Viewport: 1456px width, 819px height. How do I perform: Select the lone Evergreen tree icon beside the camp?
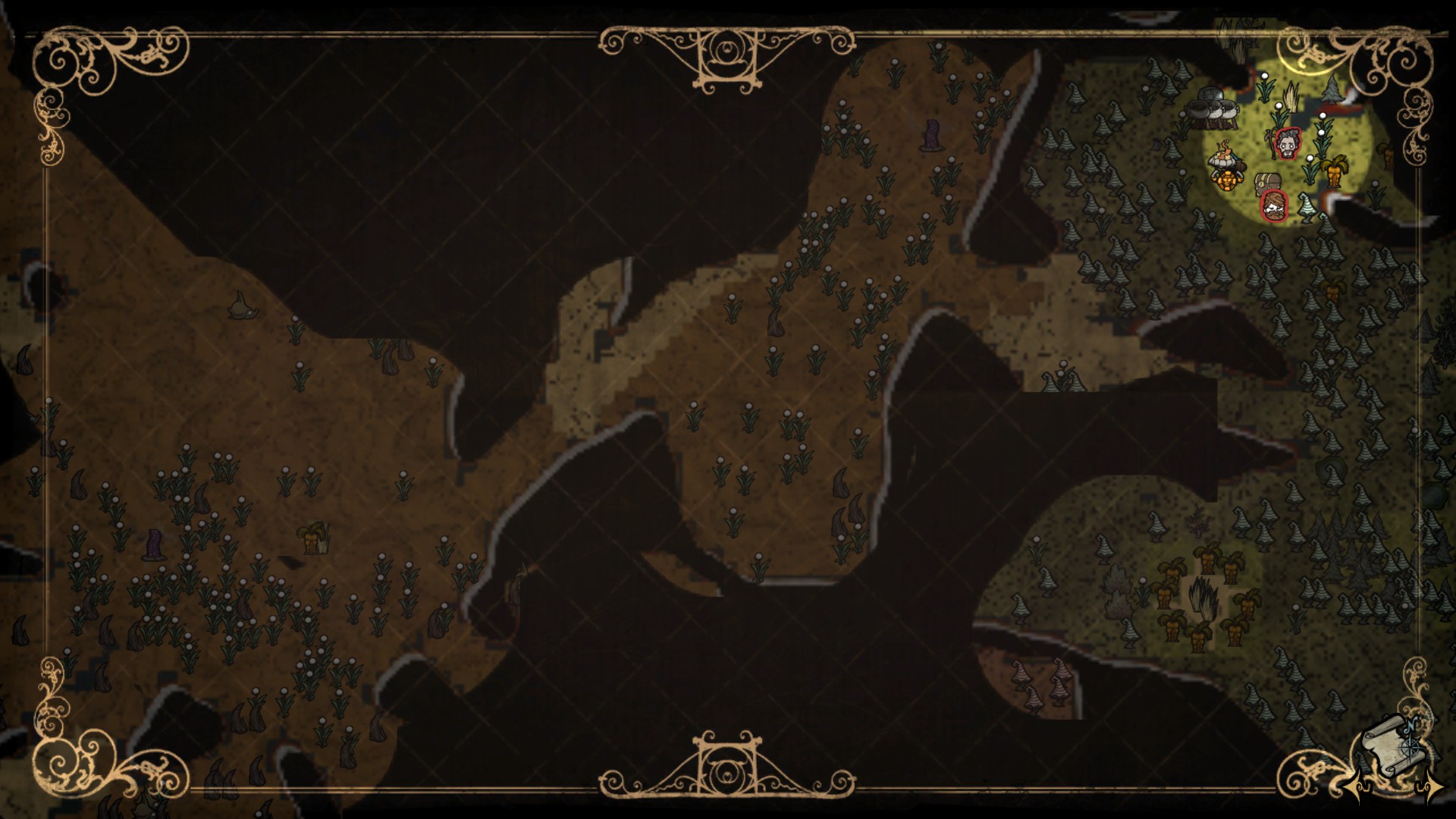[1331, 91]
